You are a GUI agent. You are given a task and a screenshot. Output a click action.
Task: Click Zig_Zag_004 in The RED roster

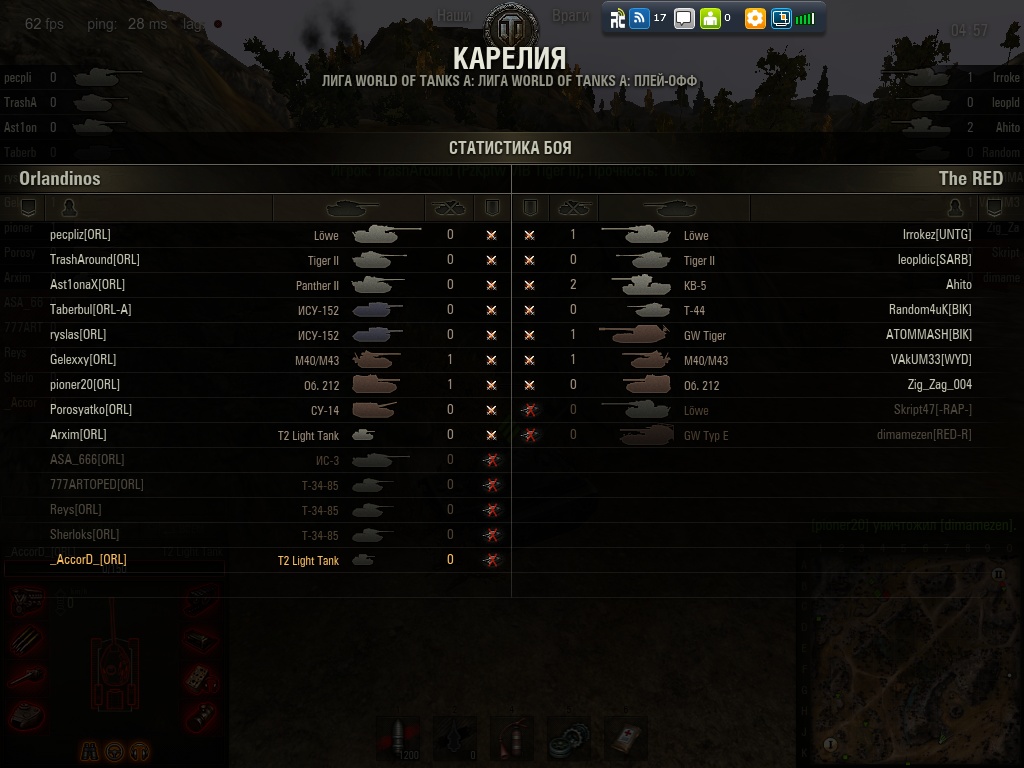click(x=939, y=385)
